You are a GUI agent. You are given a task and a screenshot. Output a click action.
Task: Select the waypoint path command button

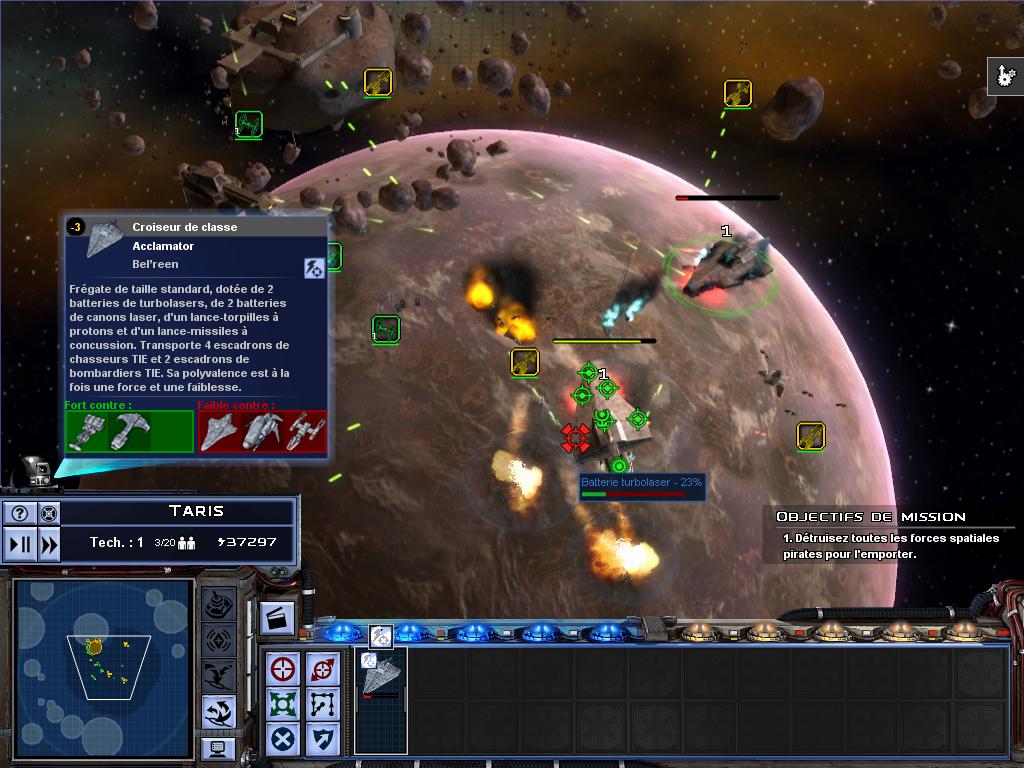coord(321,703)
